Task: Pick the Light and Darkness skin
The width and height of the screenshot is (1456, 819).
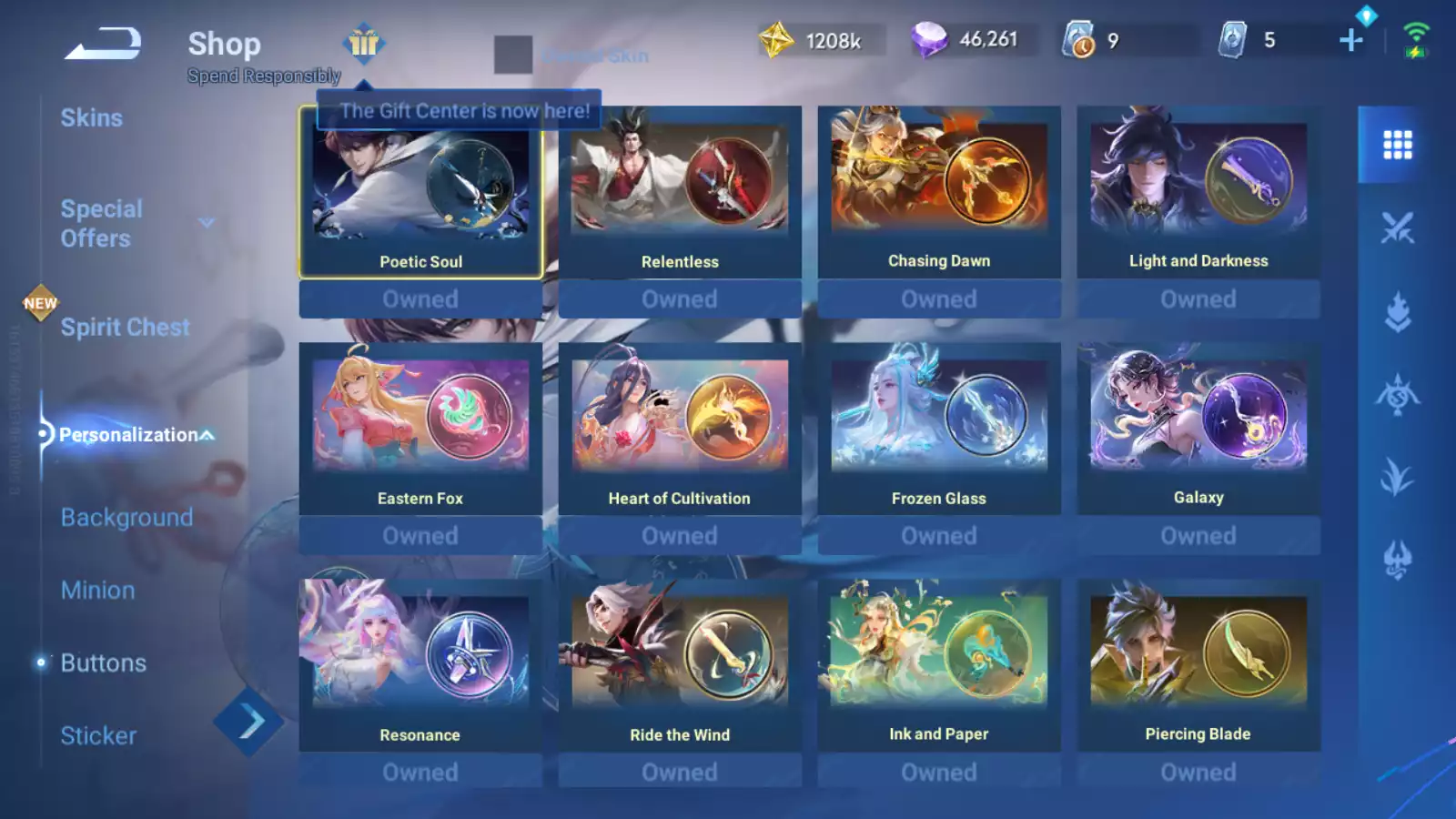Action: click(x=1198, y=193)
